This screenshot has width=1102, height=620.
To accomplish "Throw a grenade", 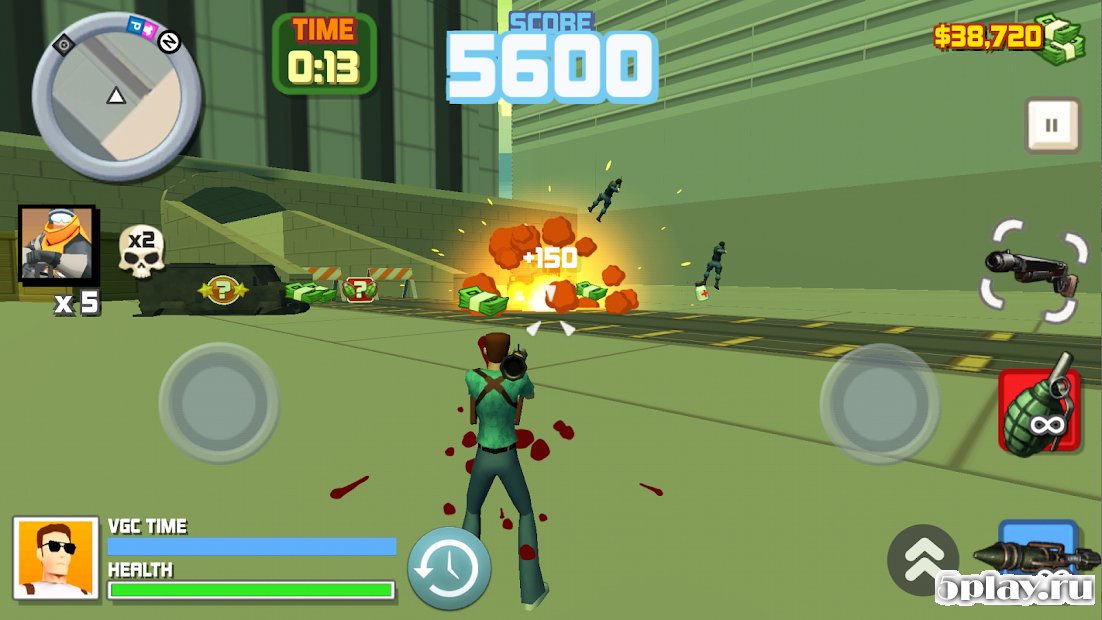I will 1039,410.
